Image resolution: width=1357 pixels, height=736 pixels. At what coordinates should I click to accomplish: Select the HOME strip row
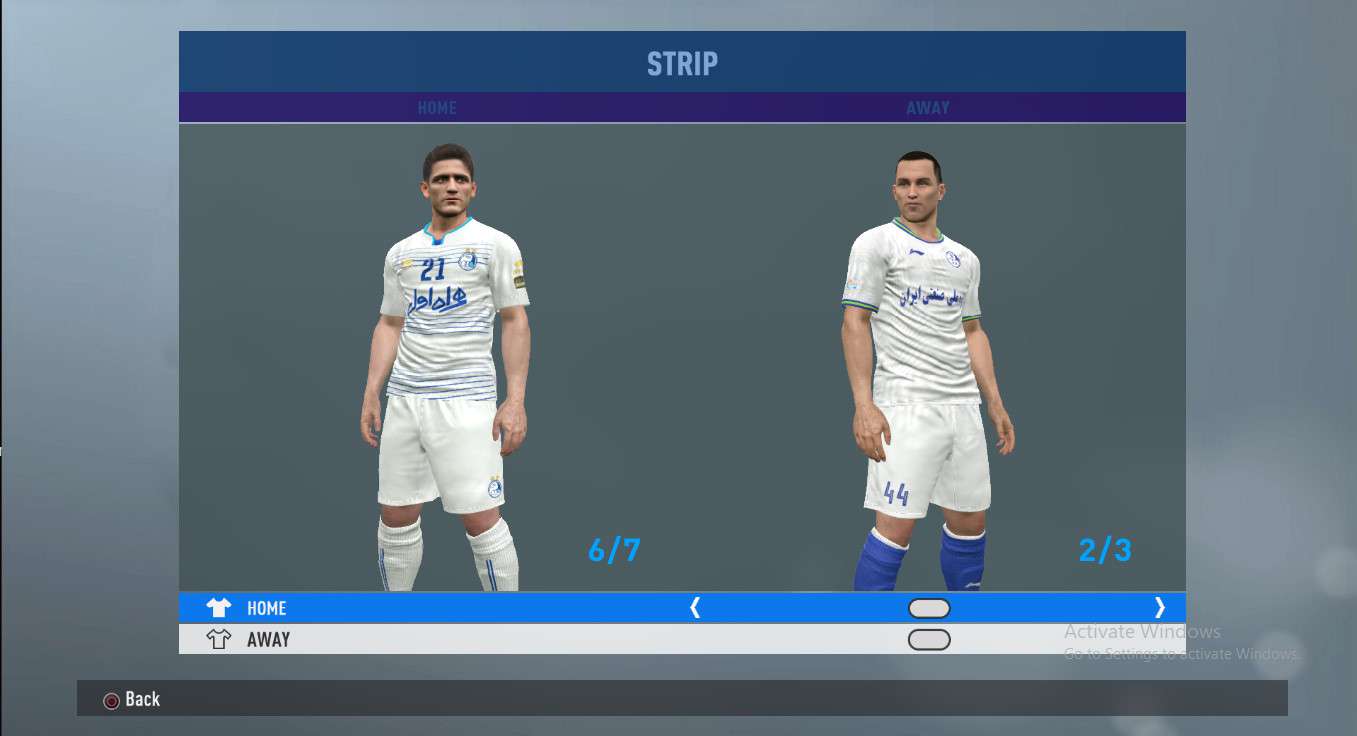click(x=266, y=608)
